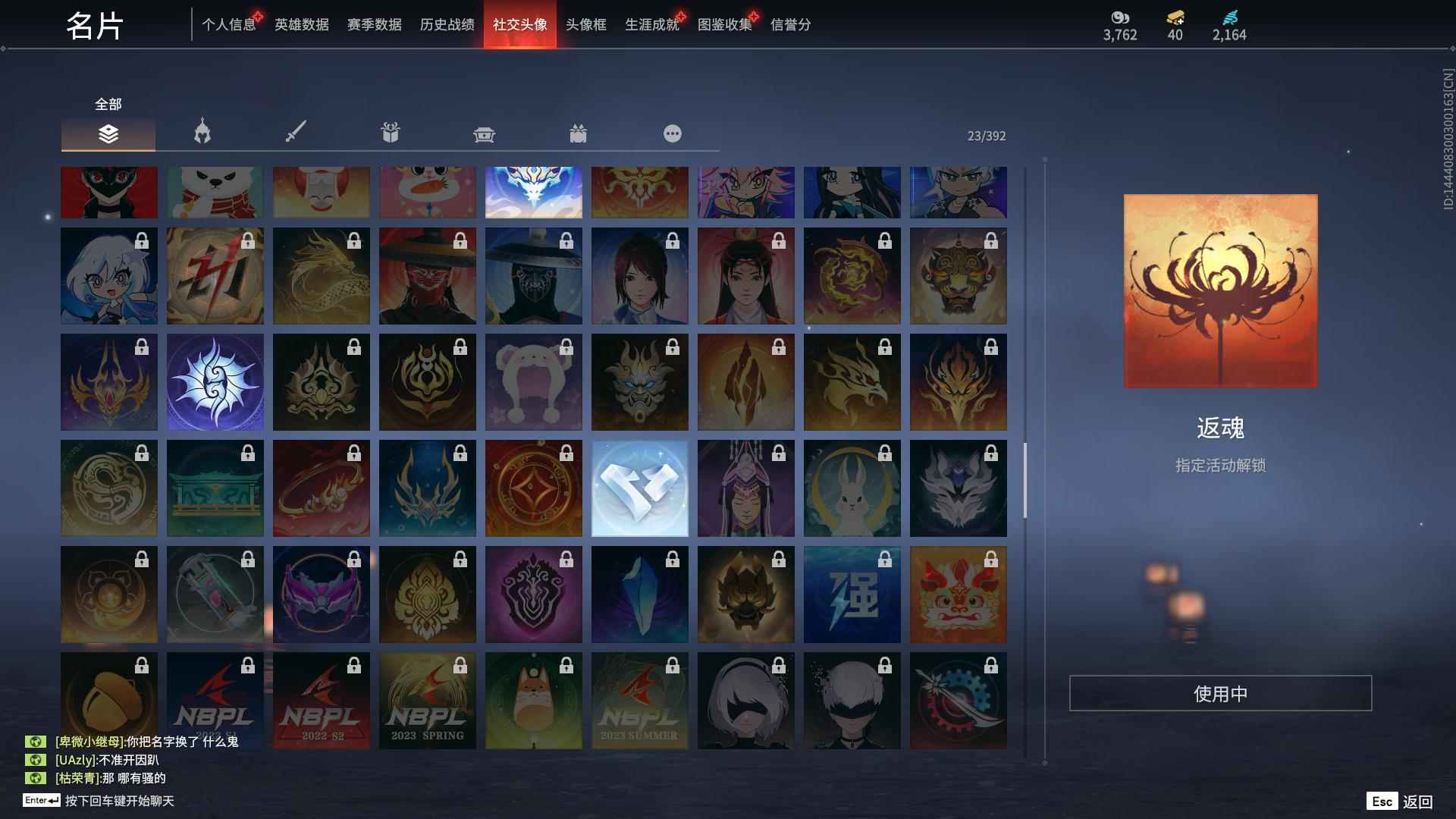
Task: Click the coin currency icon showing 3,762
Action: (x=1120, y=17)
